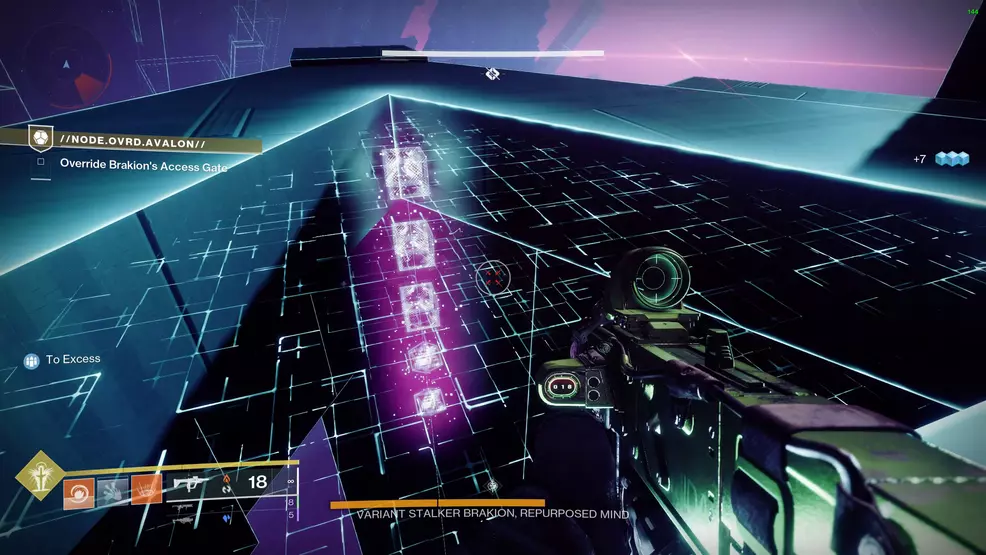Click the Override Brakion's Access Gate objective
Screen dimensions: 986x555
tap(143, 166)
